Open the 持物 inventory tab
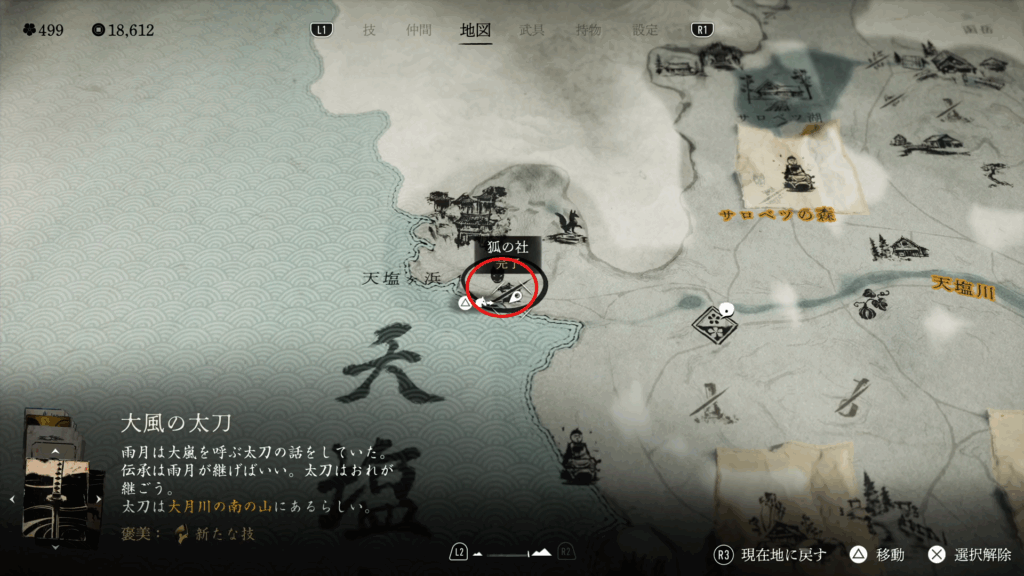Screen dimensions: 1024x576 588,30
